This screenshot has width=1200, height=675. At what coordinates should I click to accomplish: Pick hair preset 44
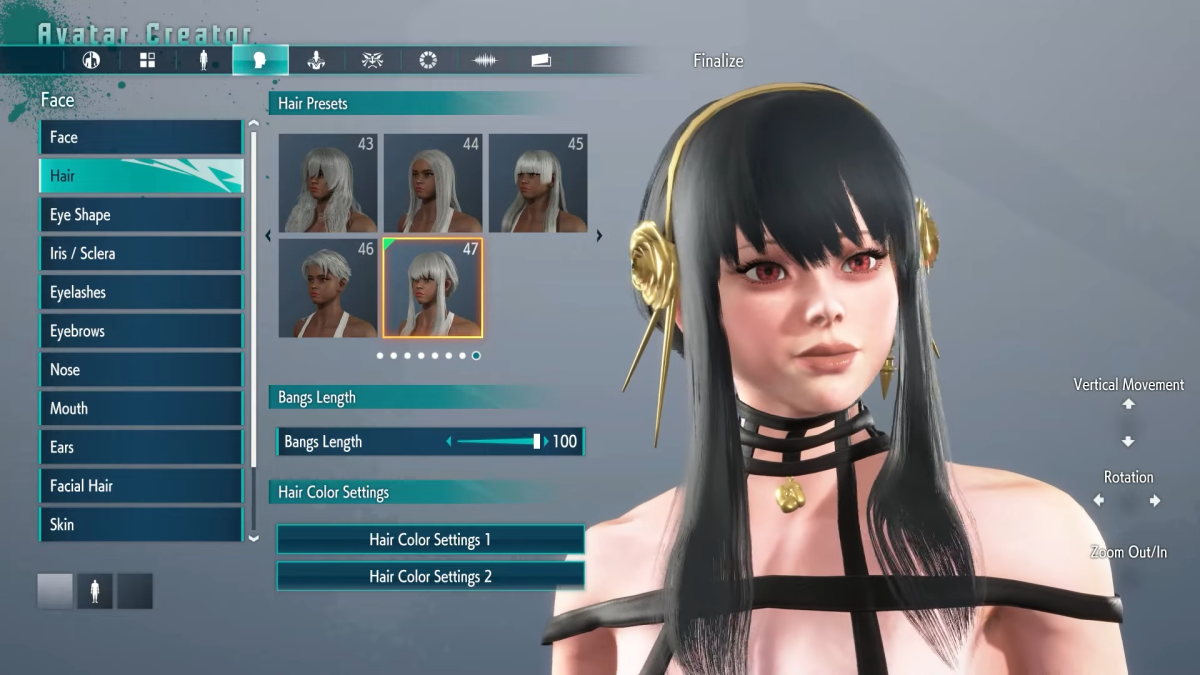432,183
